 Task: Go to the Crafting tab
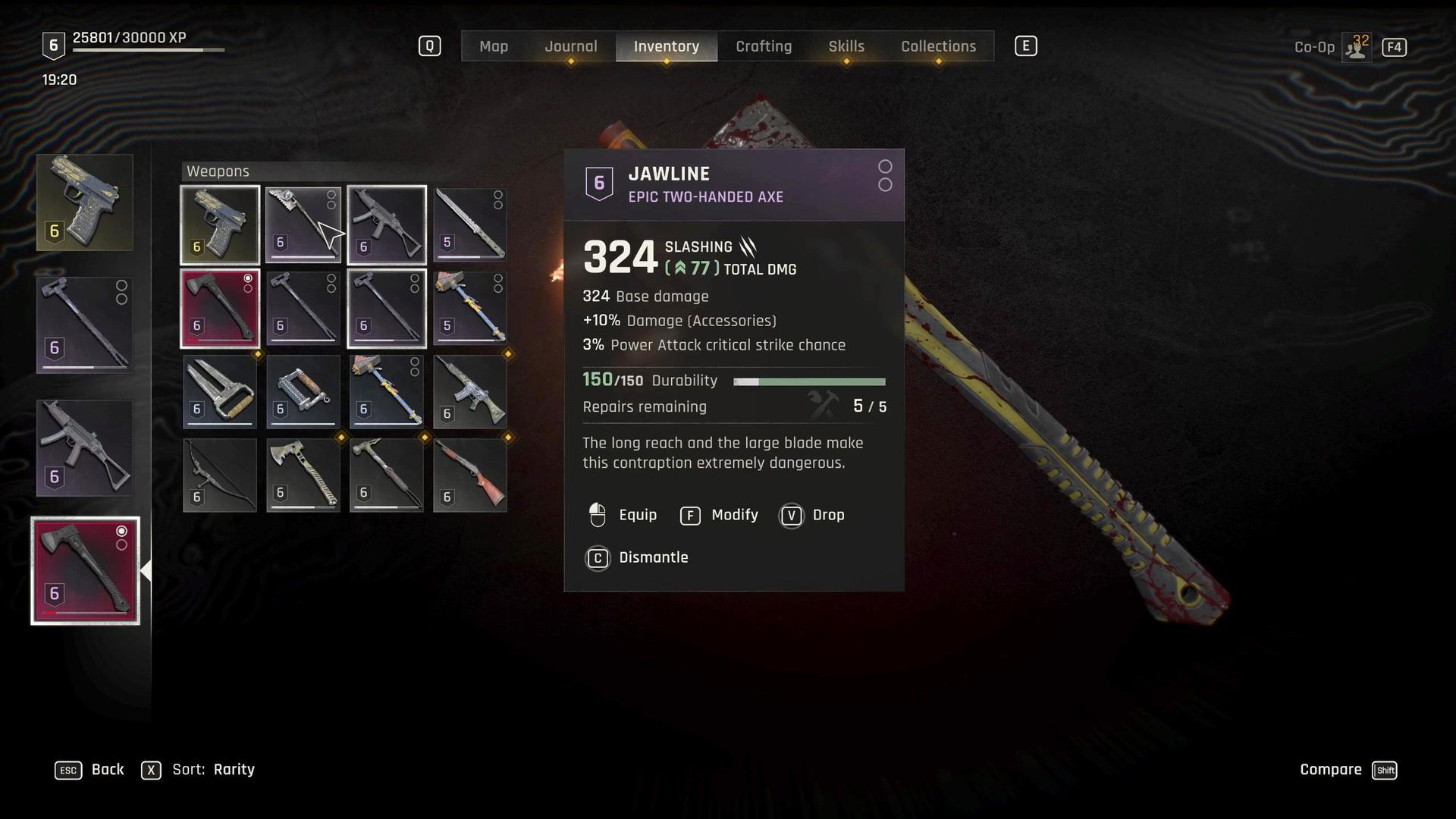764,46
